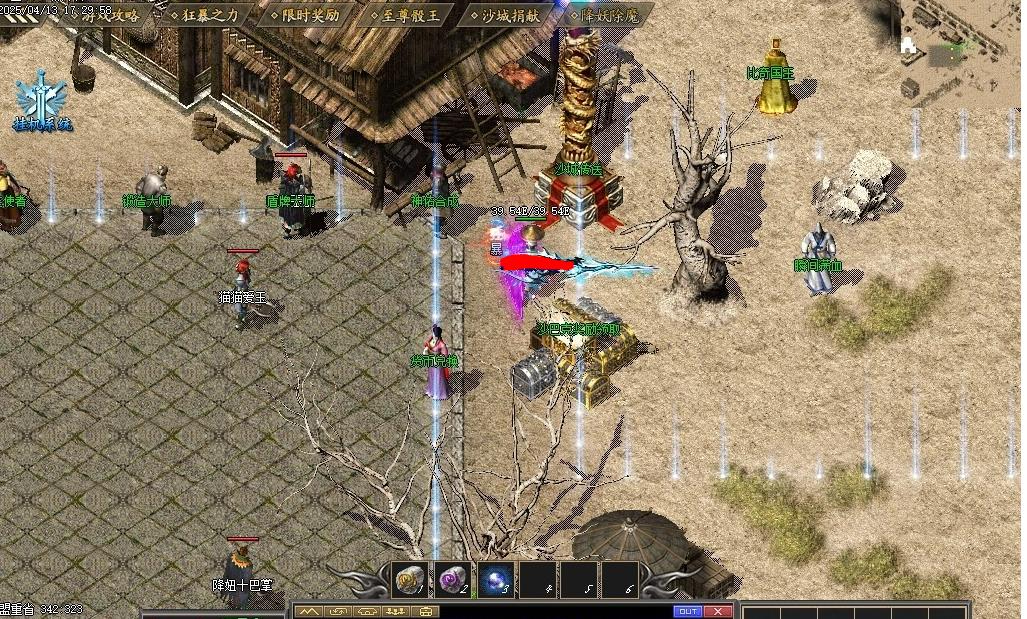
Task: Activate the blue orb in hotbar slot 3
Action: 496,578
